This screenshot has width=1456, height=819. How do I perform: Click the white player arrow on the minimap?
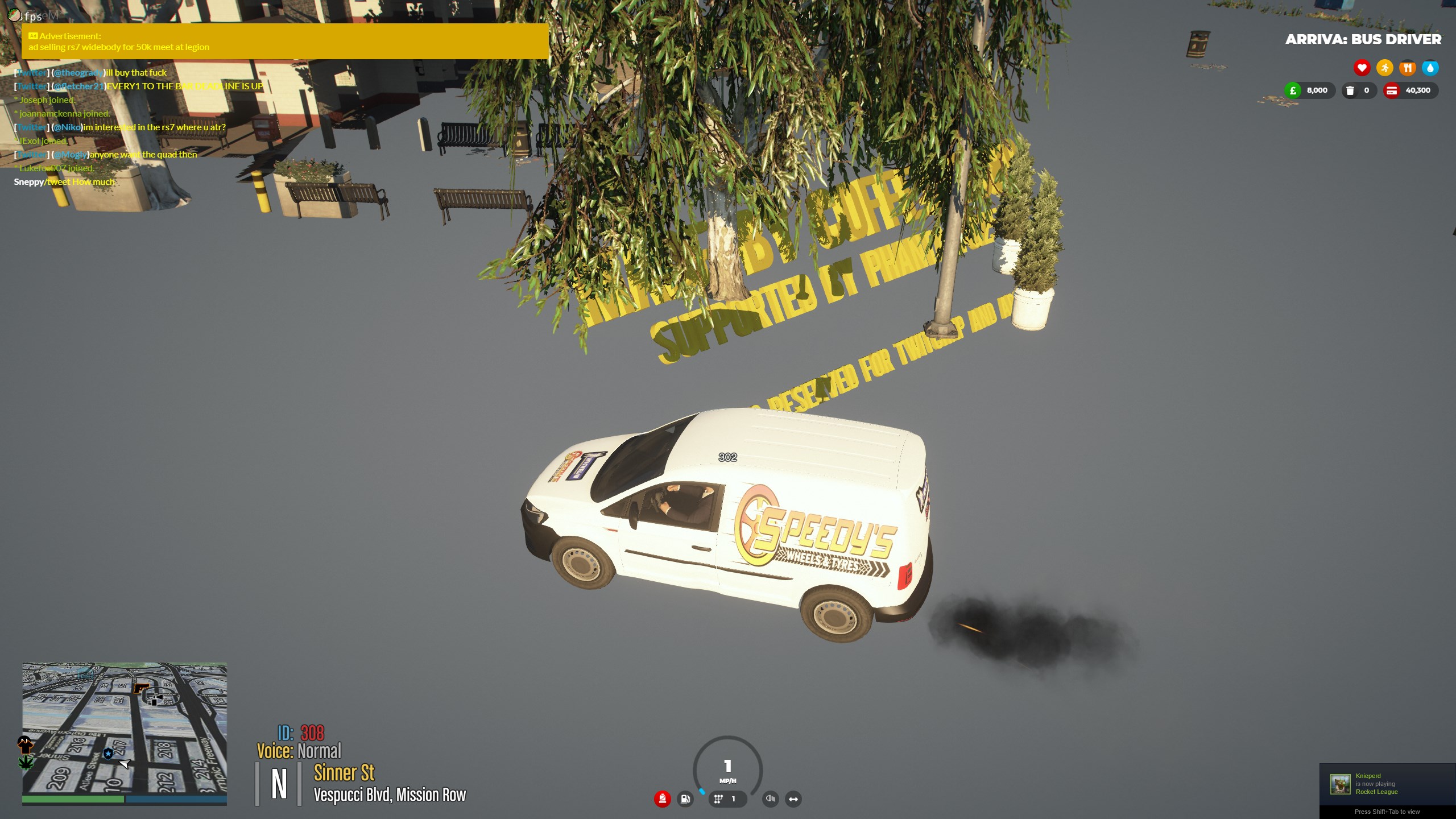point(125,763)
